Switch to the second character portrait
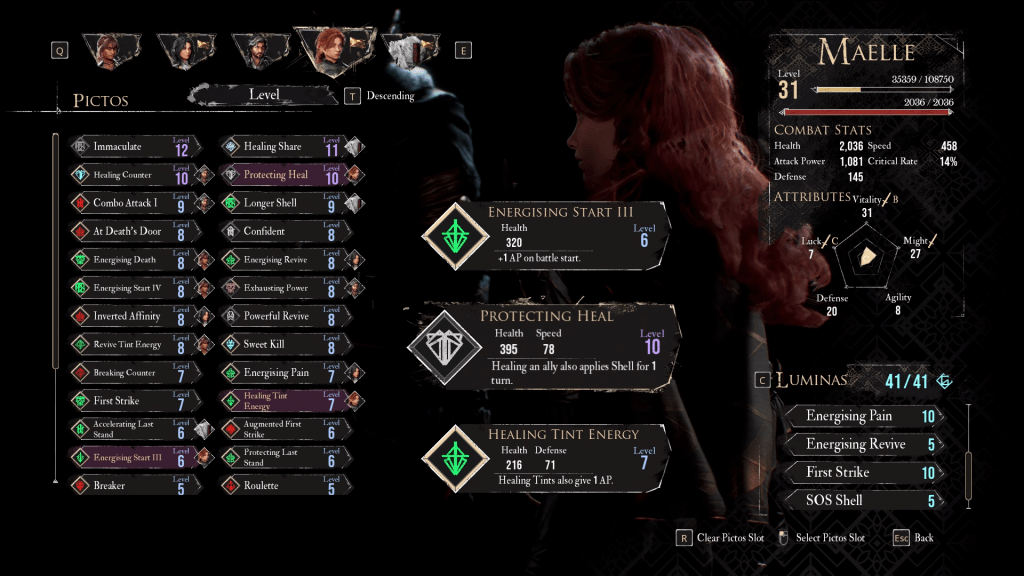This screenshot has height=576, width=1024. pos(183,50)
